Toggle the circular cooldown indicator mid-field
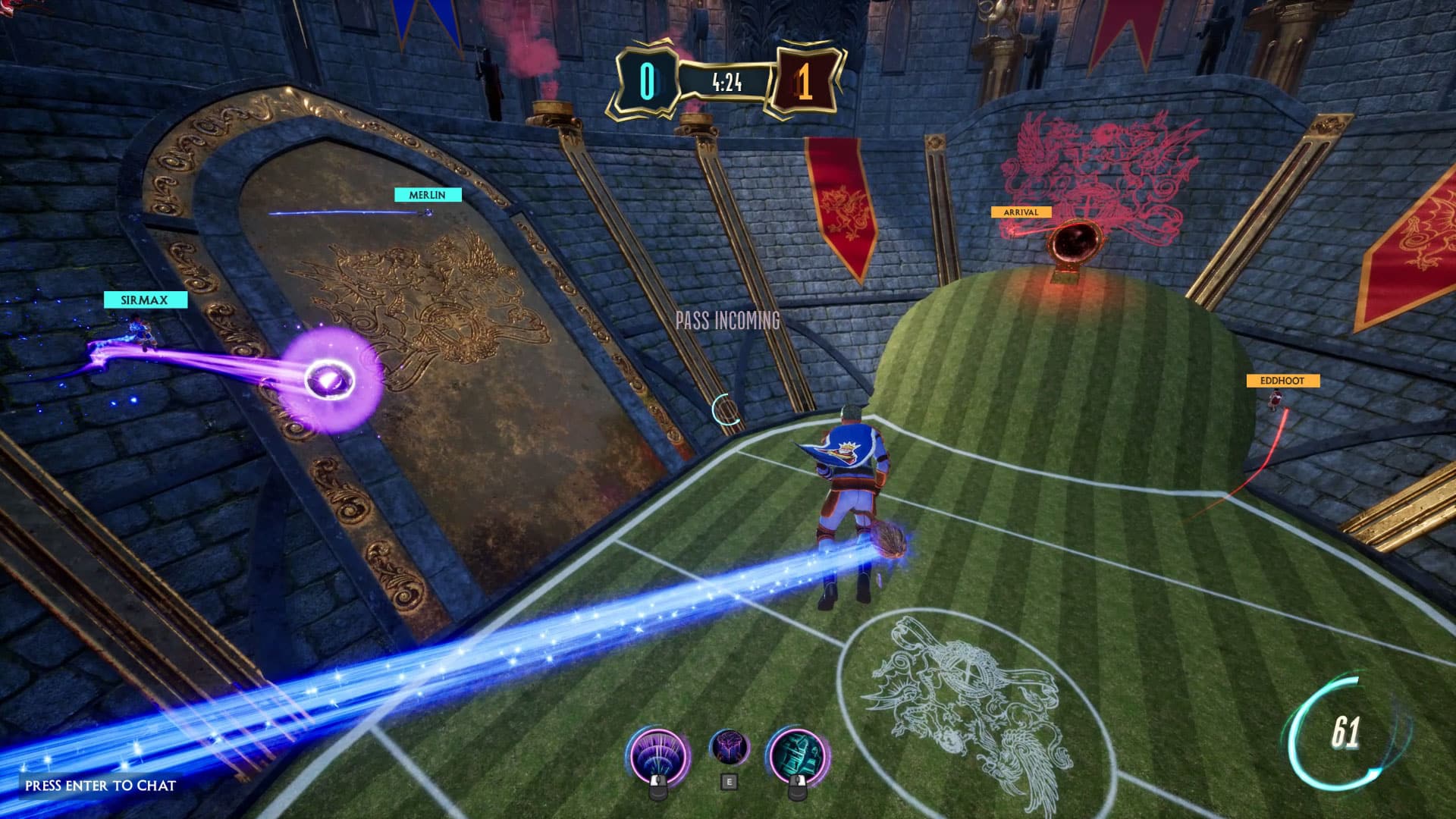Image resolution: width=1456 pixels, height=819 pixels. coord(726,406)
